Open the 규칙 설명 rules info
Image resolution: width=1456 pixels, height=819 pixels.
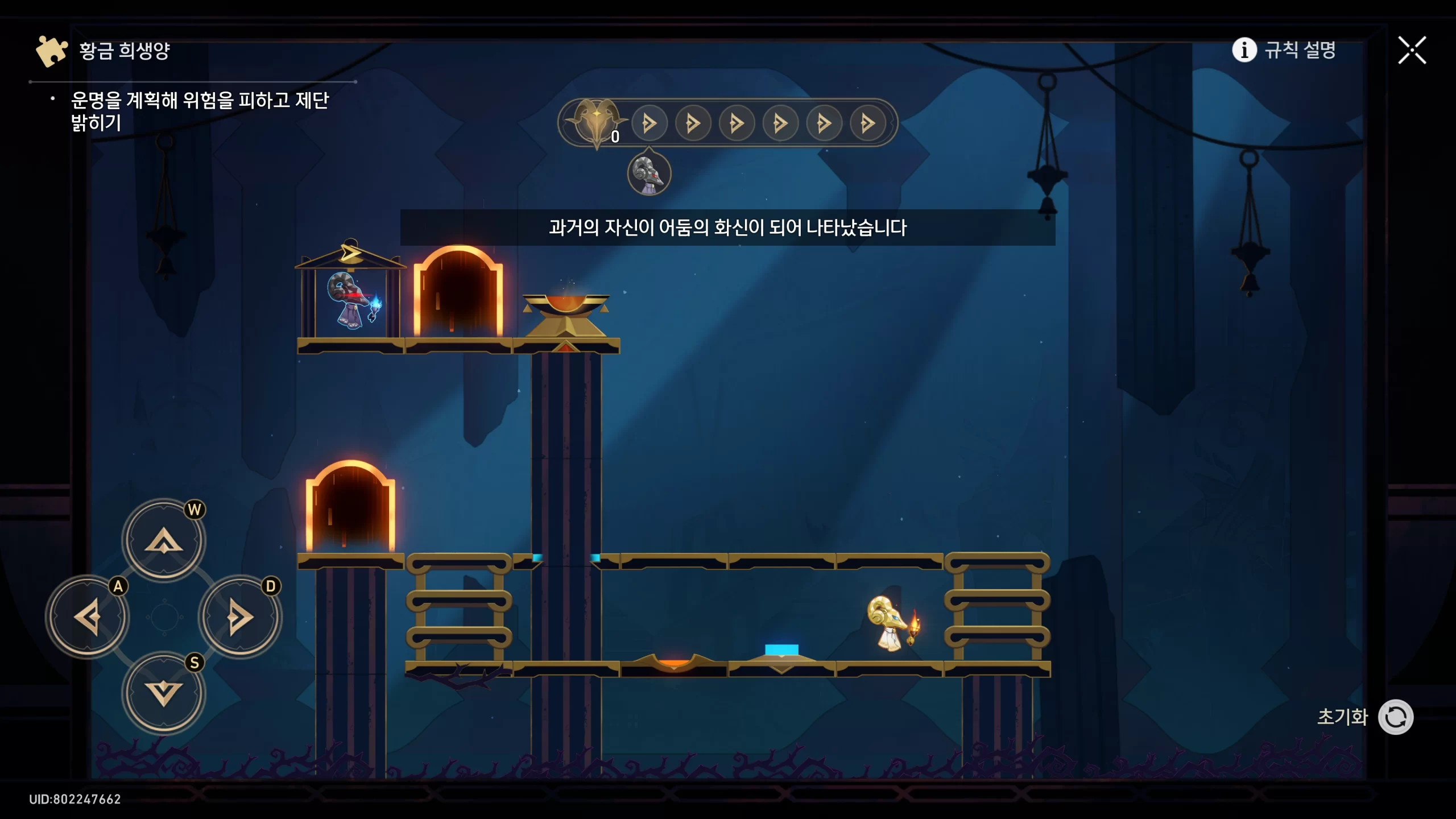pos(1284,50)
